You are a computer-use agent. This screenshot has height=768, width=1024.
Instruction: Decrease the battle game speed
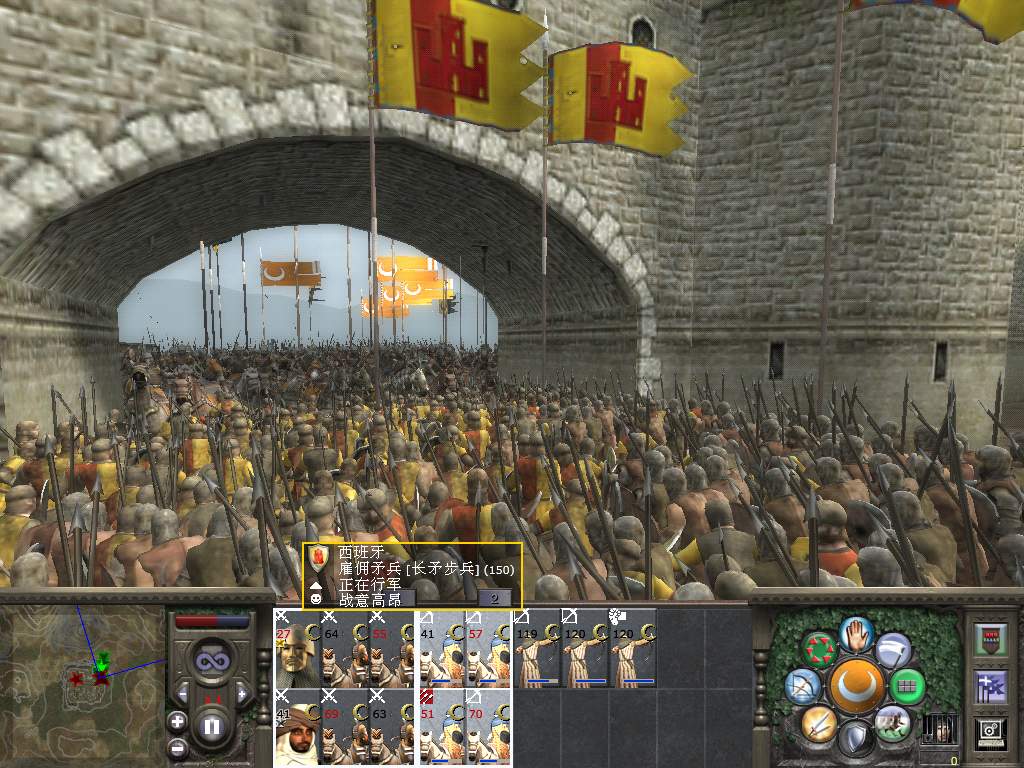click(183, 694)
